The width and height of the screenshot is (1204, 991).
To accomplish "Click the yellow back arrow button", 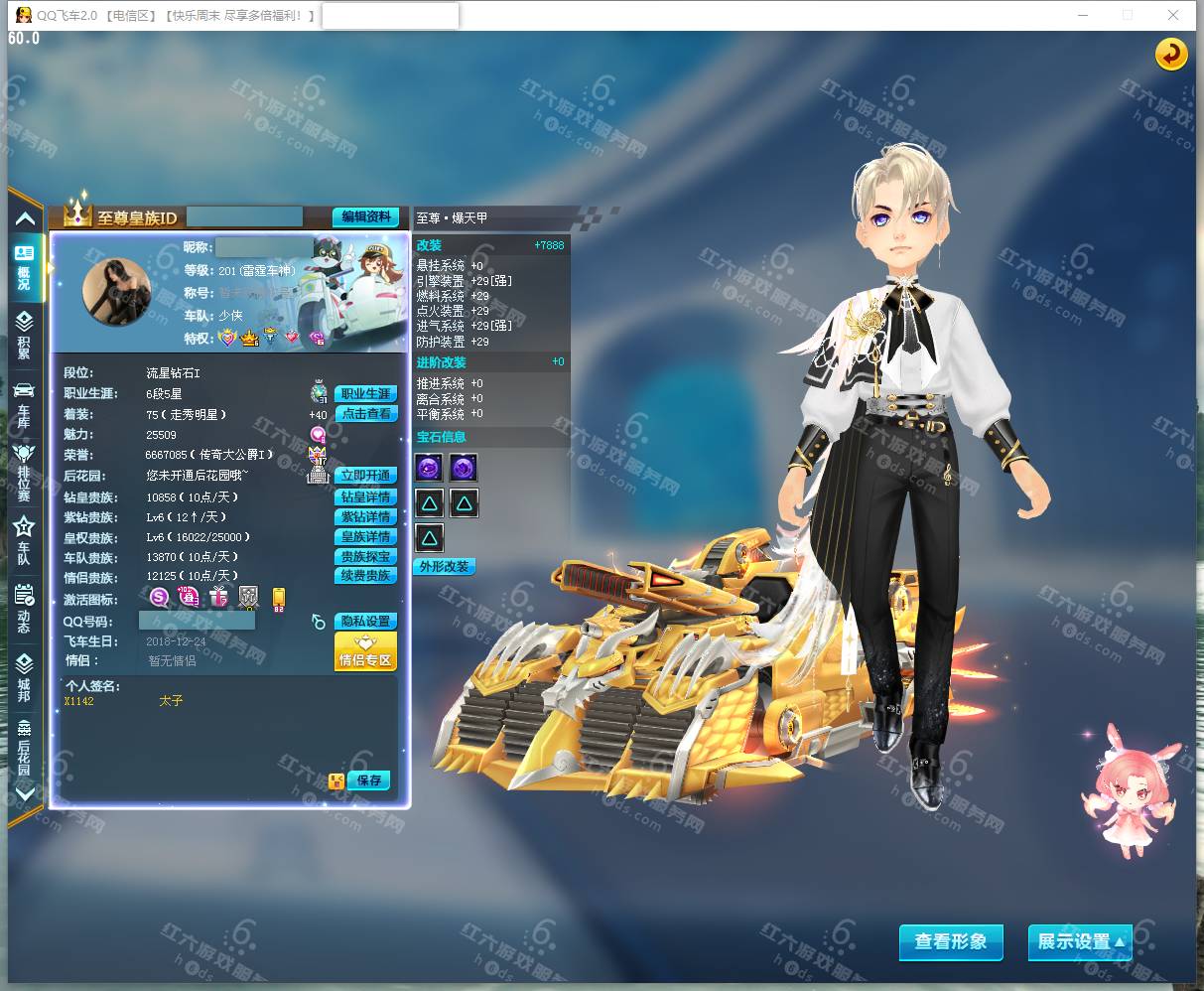I will click(1171, 54).
